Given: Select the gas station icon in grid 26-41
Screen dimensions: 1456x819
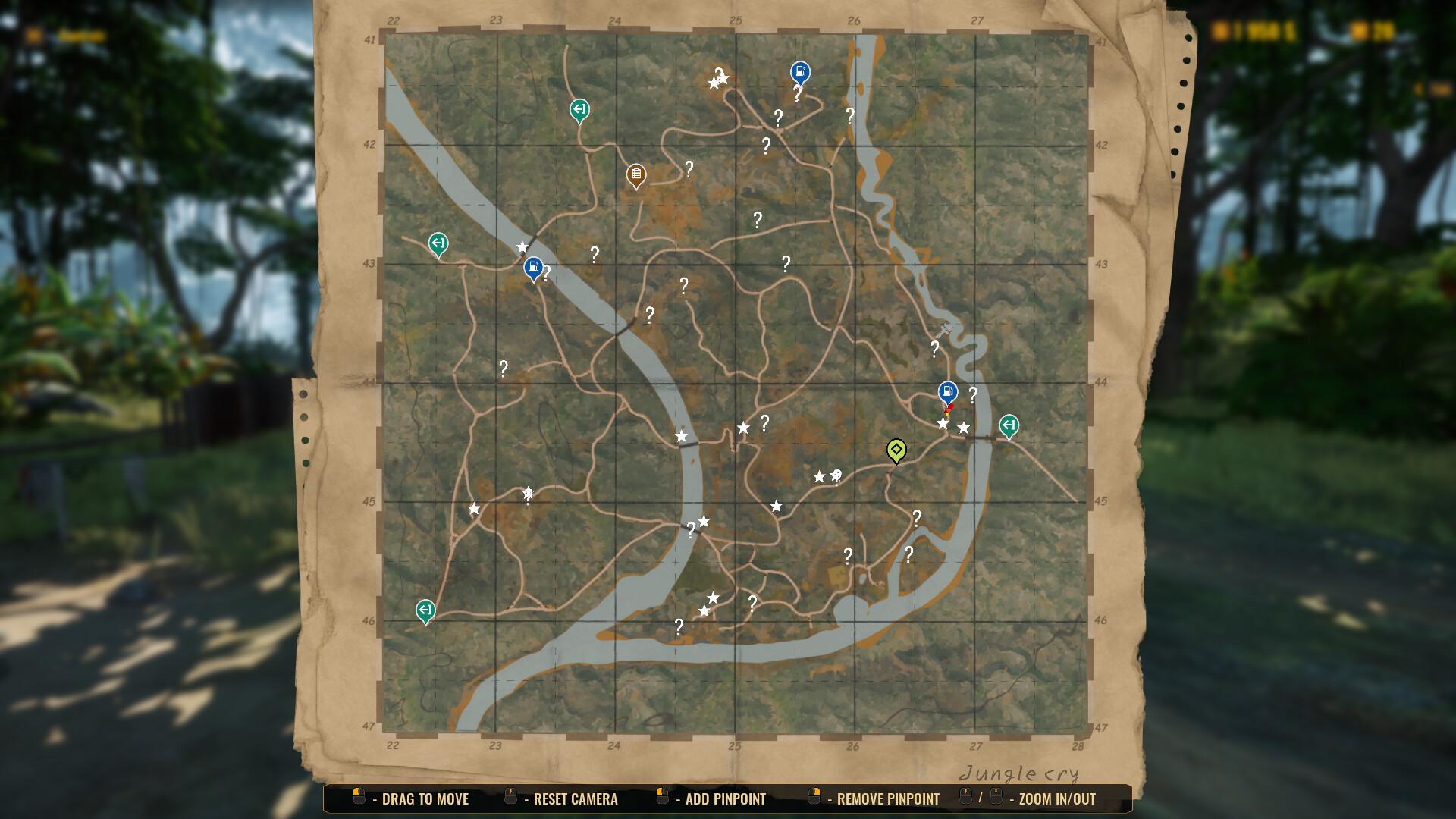Looking at the screenshot, I should click(x=799, y=71).
